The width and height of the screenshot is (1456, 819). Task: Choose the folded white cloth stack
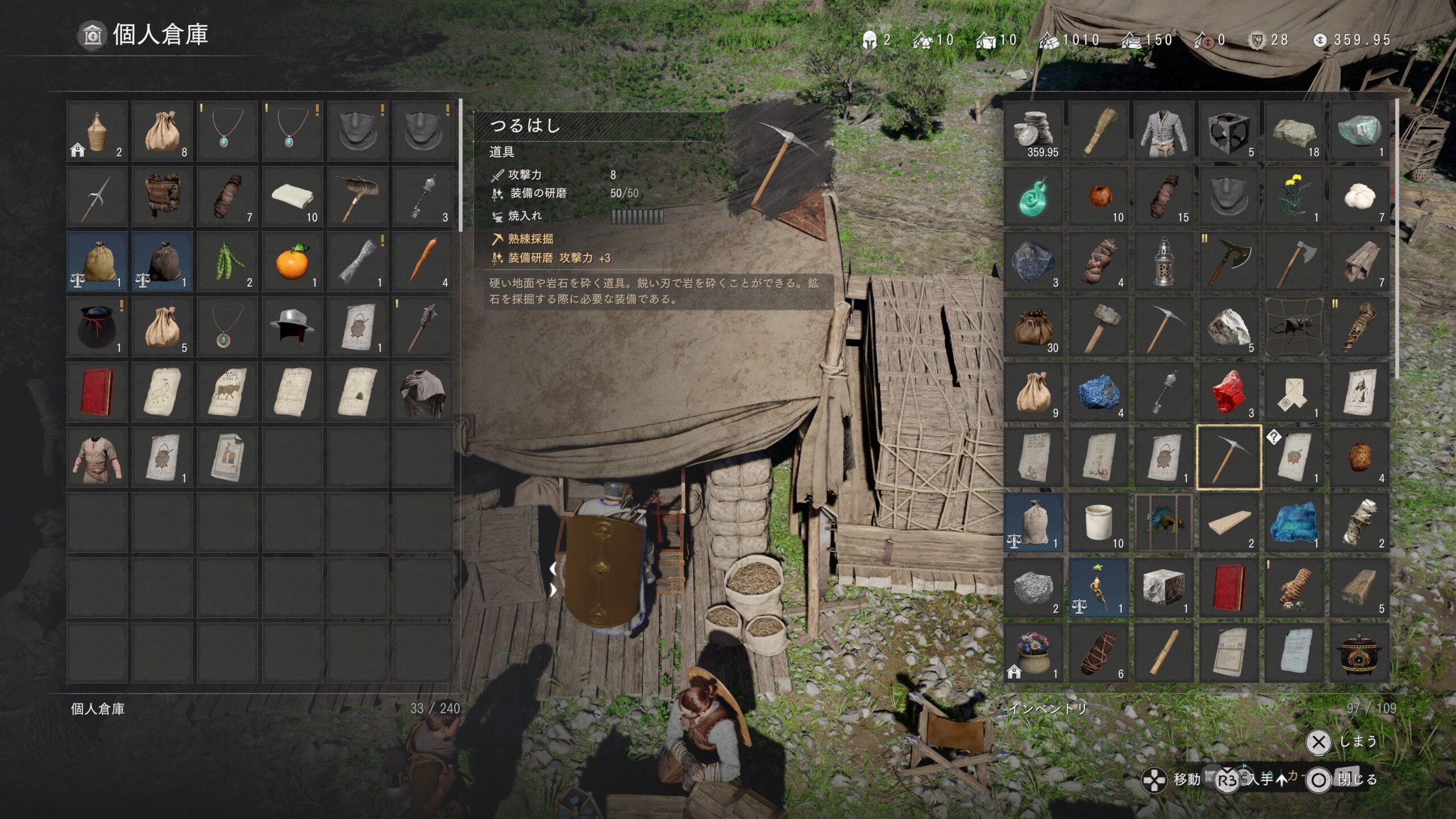[292, 197]
